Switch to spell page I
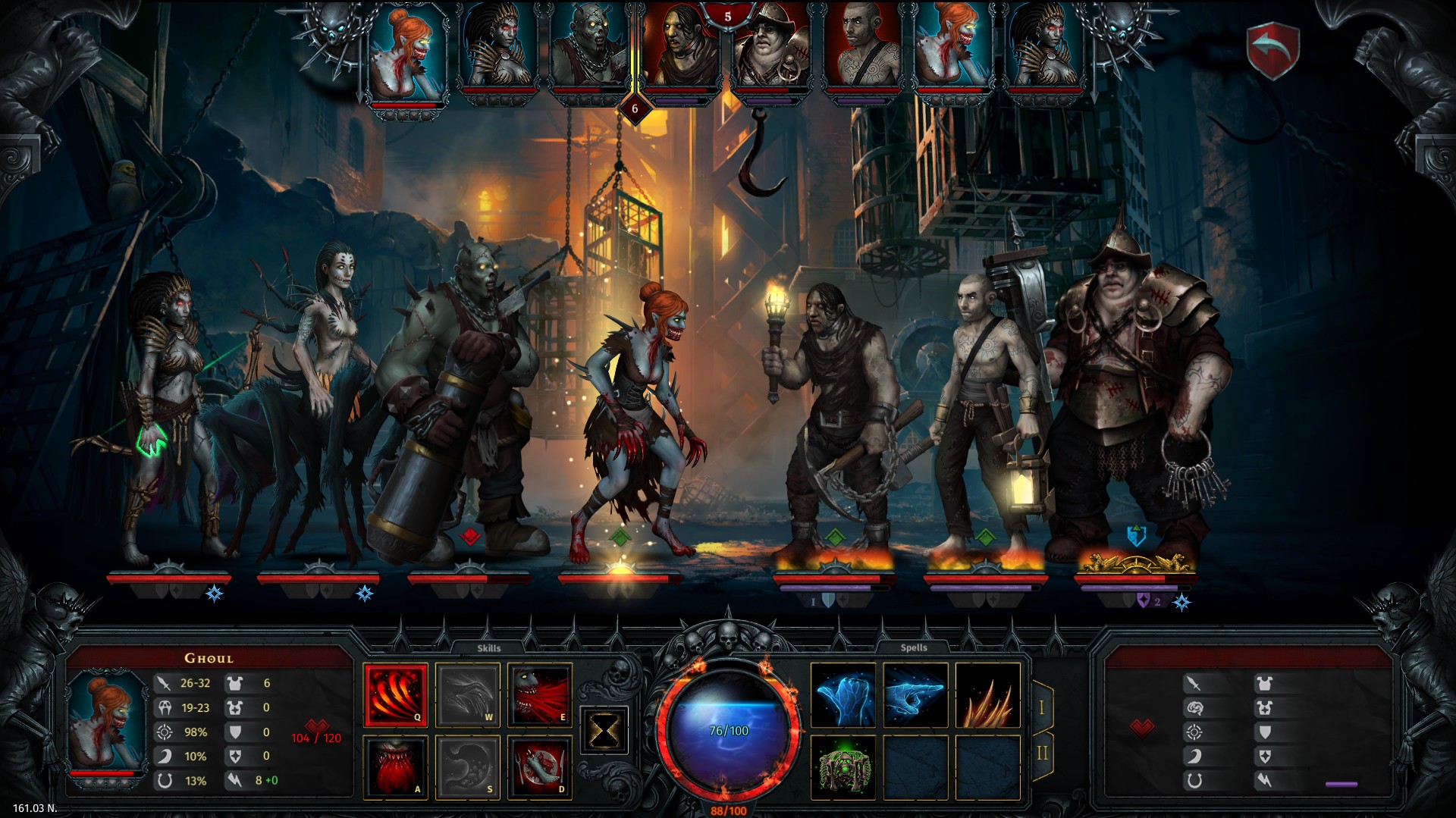Screen dimensions: 1456x818 [x=1041, y=707]
